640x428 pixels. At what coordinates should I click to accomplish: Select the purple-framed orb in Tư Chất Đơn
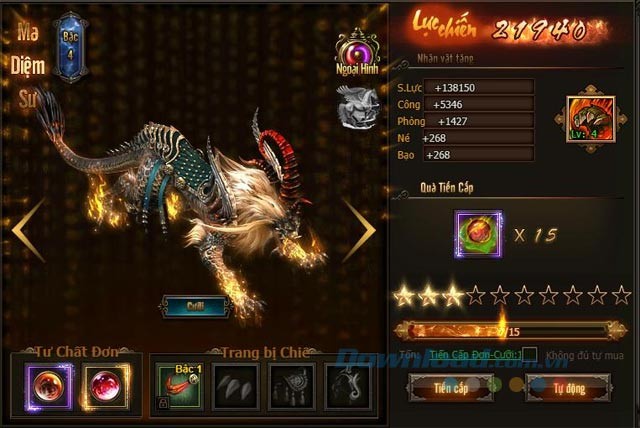(x=46, y=387)
